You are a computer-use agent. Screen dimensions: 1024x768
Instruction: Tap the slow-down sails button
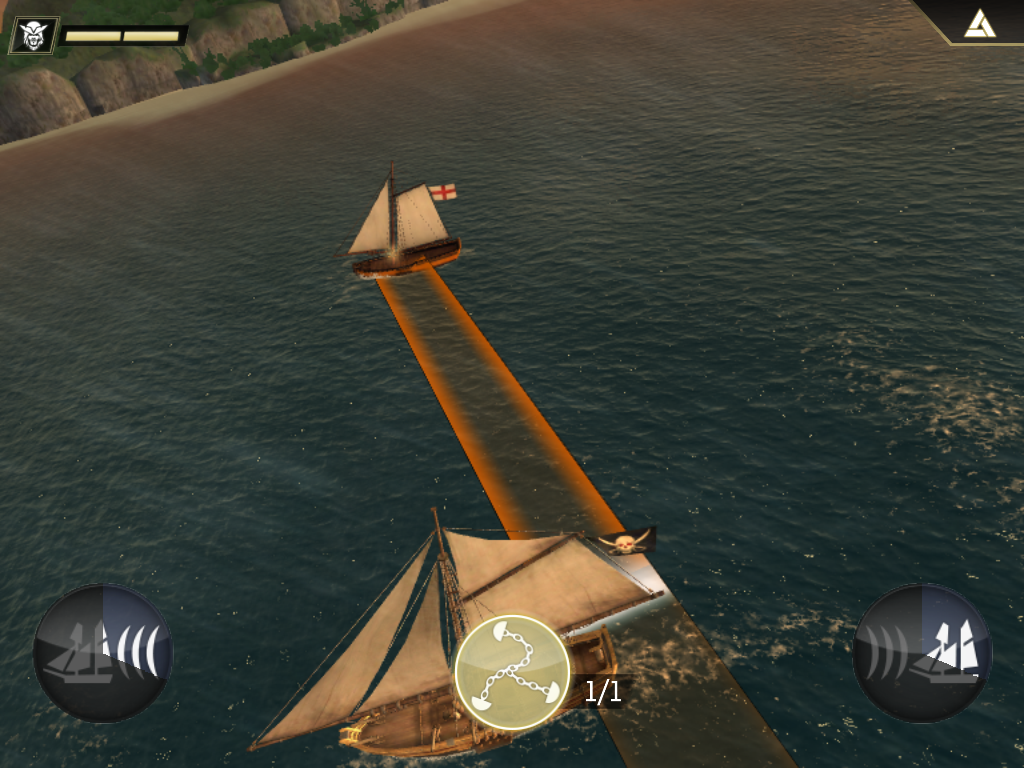103,653
